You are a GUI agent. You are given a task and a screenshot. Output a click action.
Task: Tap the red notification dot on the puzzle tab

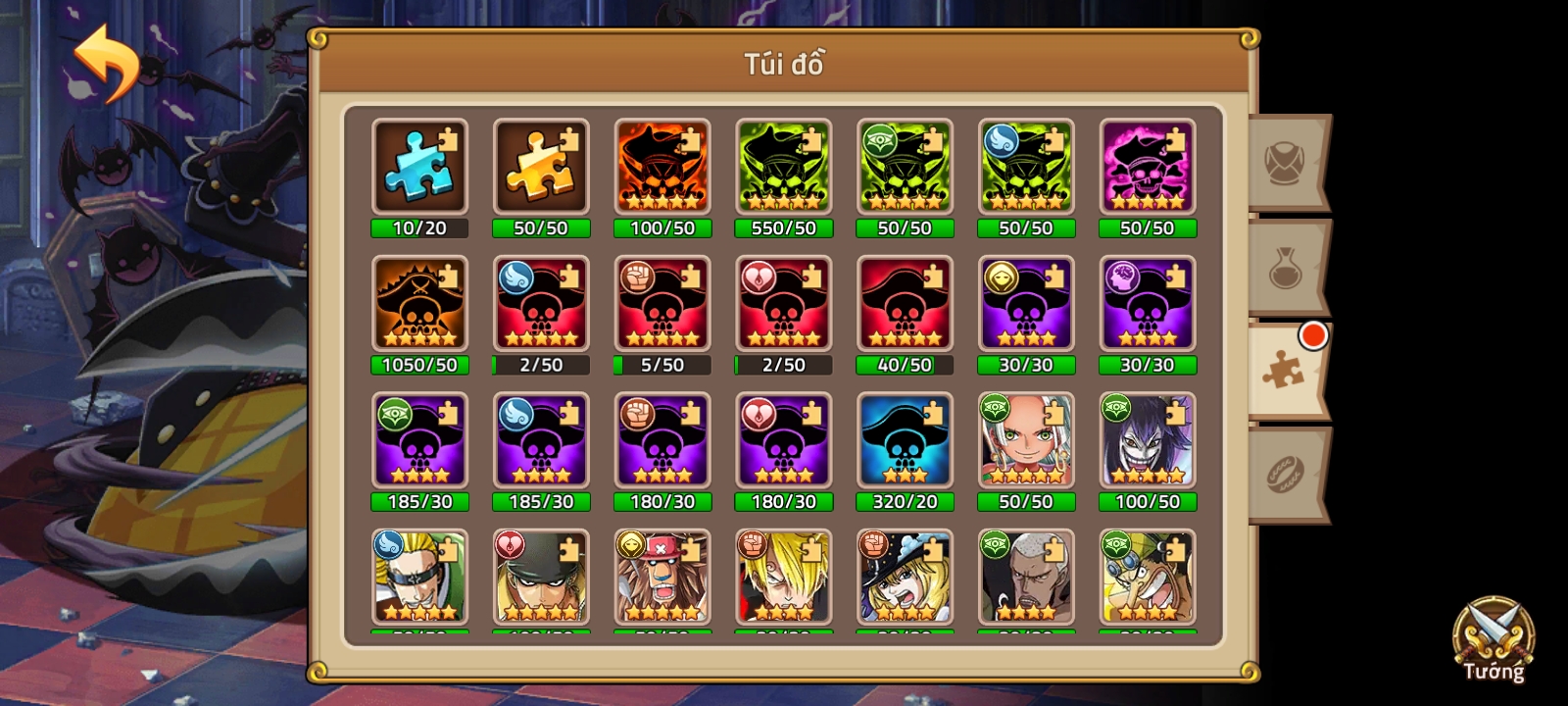click(1313, 333)
